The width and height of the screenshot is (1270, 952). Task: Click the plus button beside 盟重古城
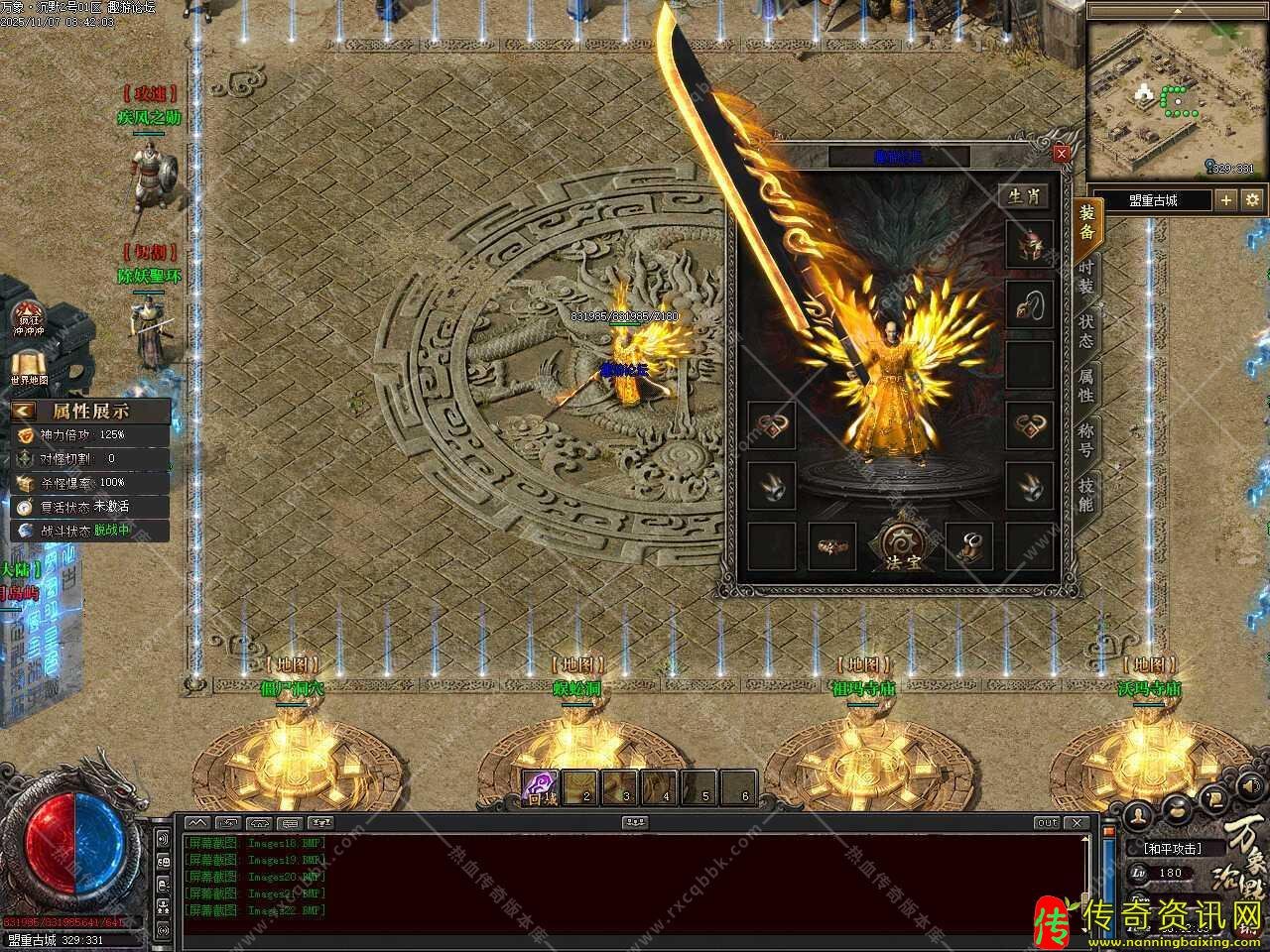(1226, 200)
